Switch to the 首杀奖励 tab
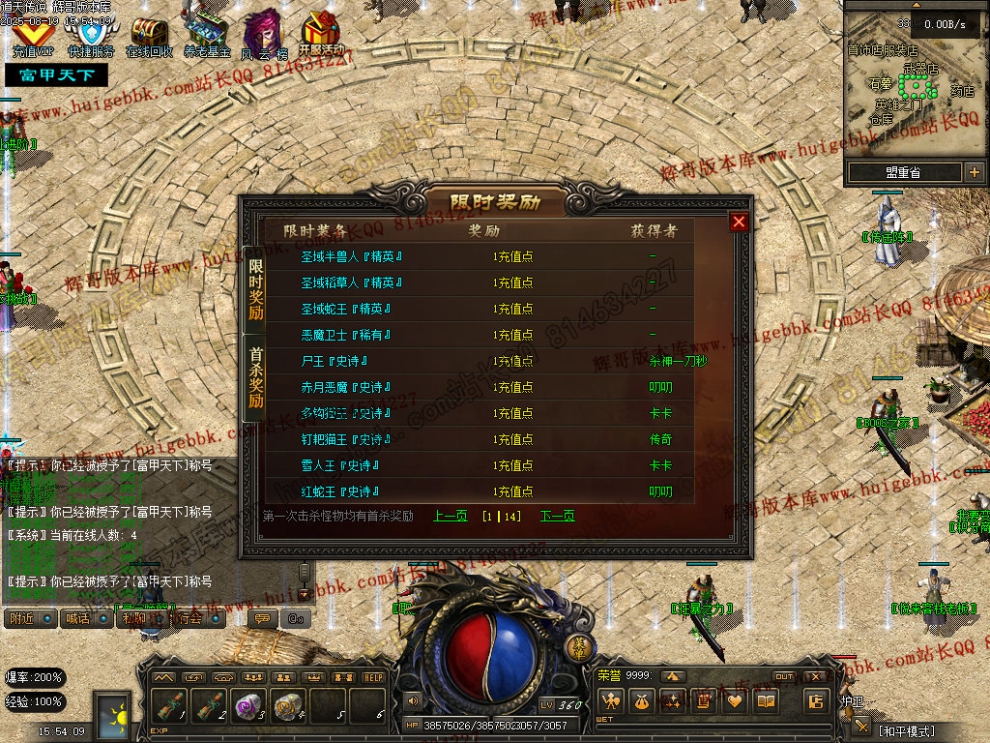Image resolution: width=990 pixels, height=743 pixels. [x=256, y=378]
